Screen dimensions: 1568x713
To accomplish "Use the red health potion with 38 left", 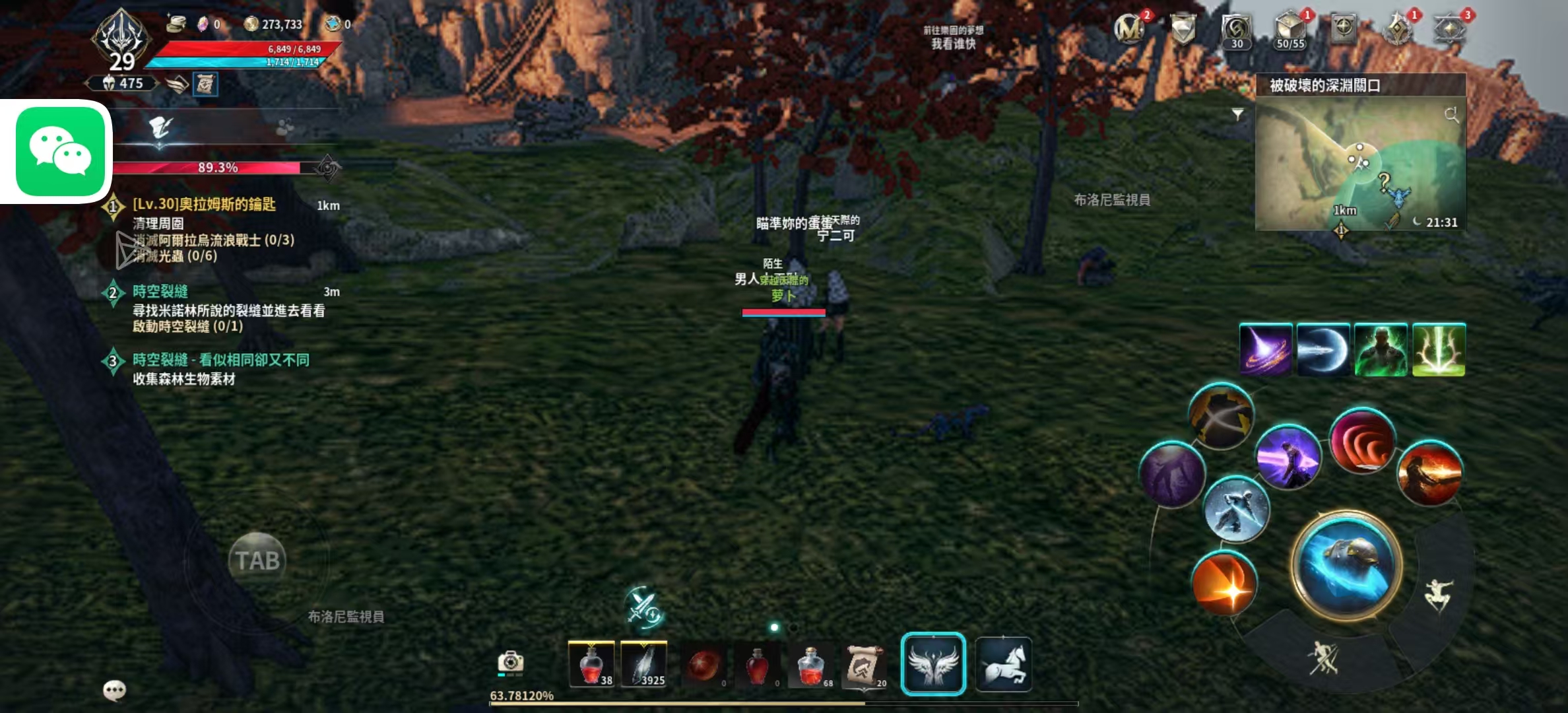I will tap(591, 663).
